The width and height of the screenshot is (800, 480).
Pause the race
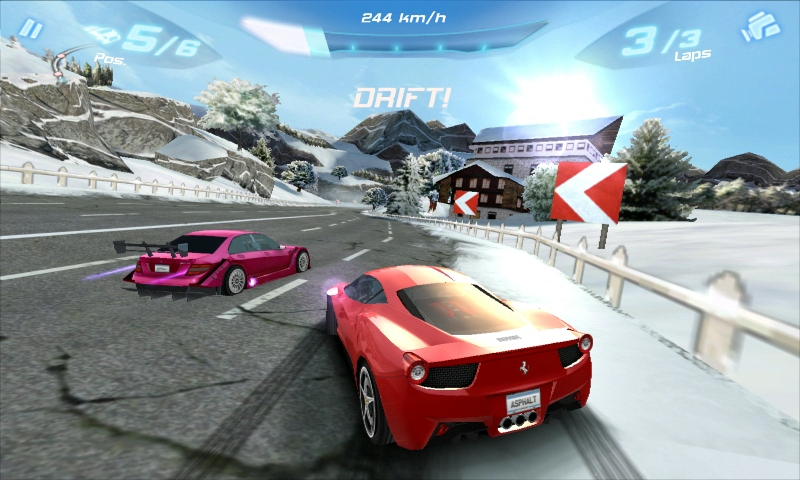click(x=32, y=29)
